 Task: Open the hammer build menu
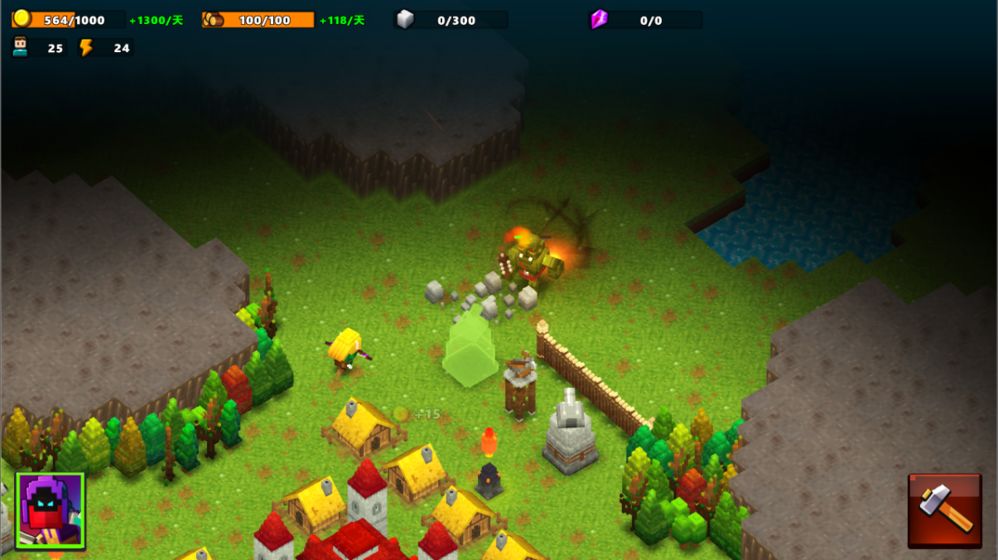pos(944,510)
